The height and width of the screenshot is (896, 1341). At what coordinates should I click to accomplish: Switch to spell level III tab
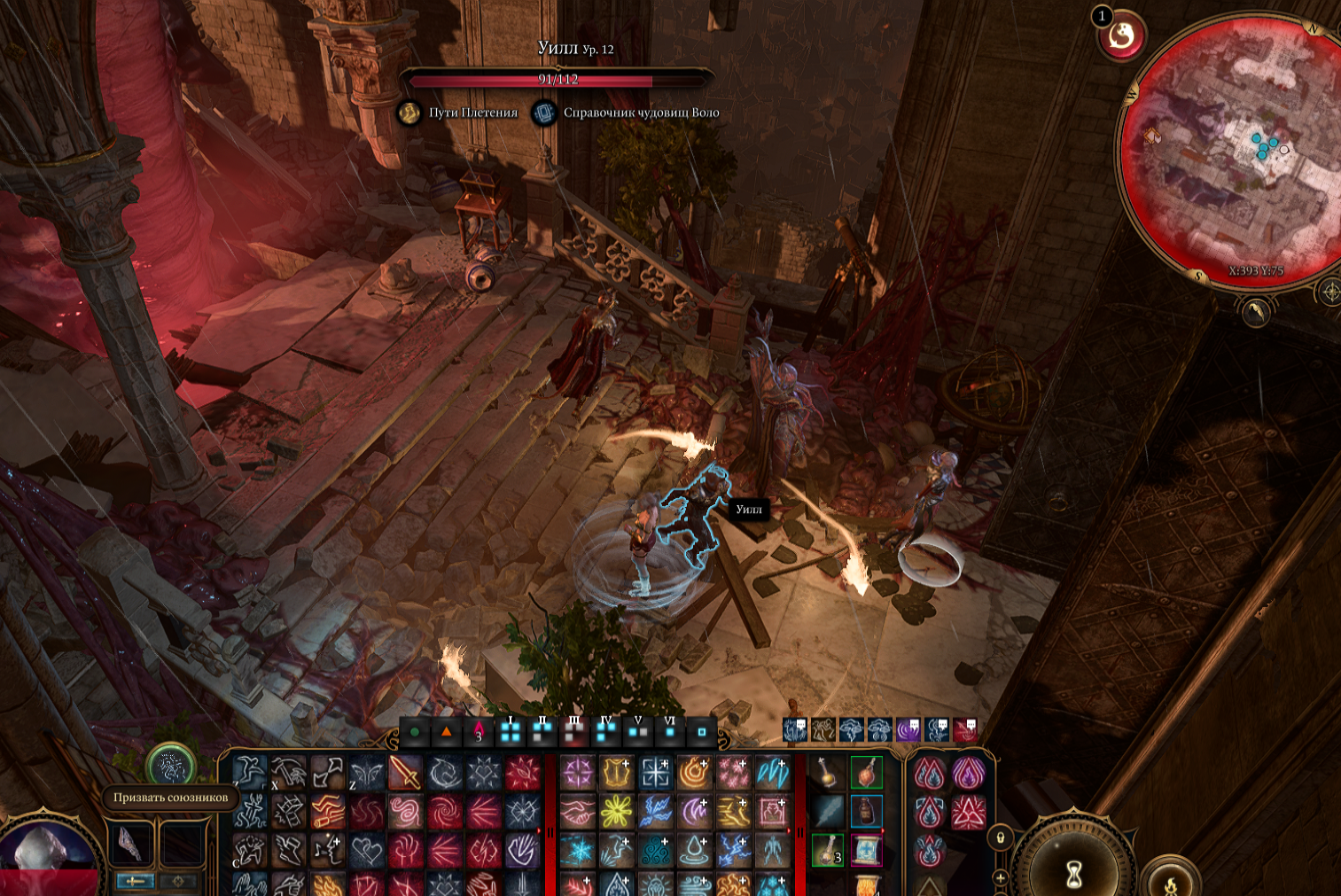point(573,731)
